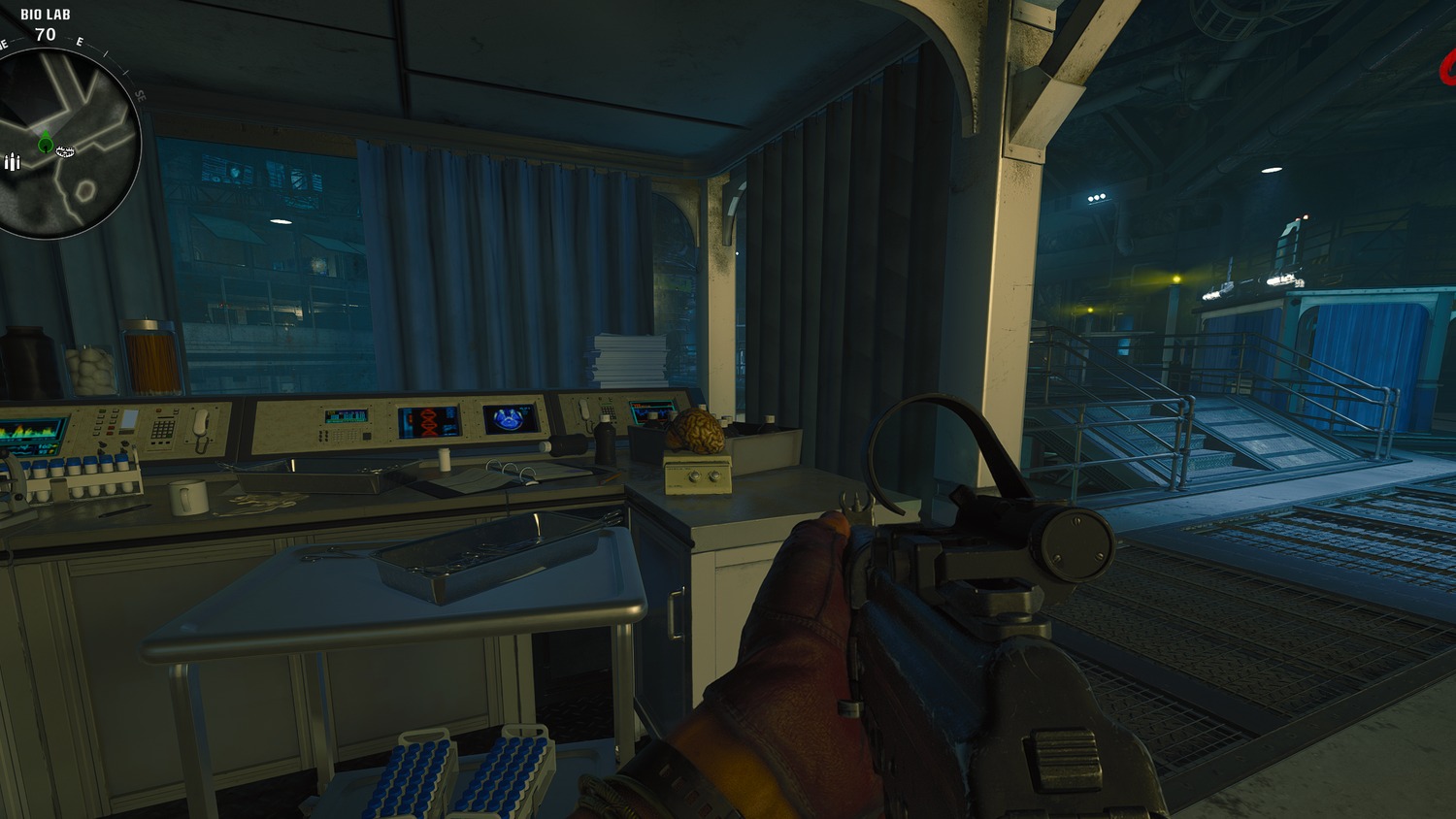Select the bear trap marker on the minimap
This screenshot has height=819, width=1456.
(x=66, y=150)
